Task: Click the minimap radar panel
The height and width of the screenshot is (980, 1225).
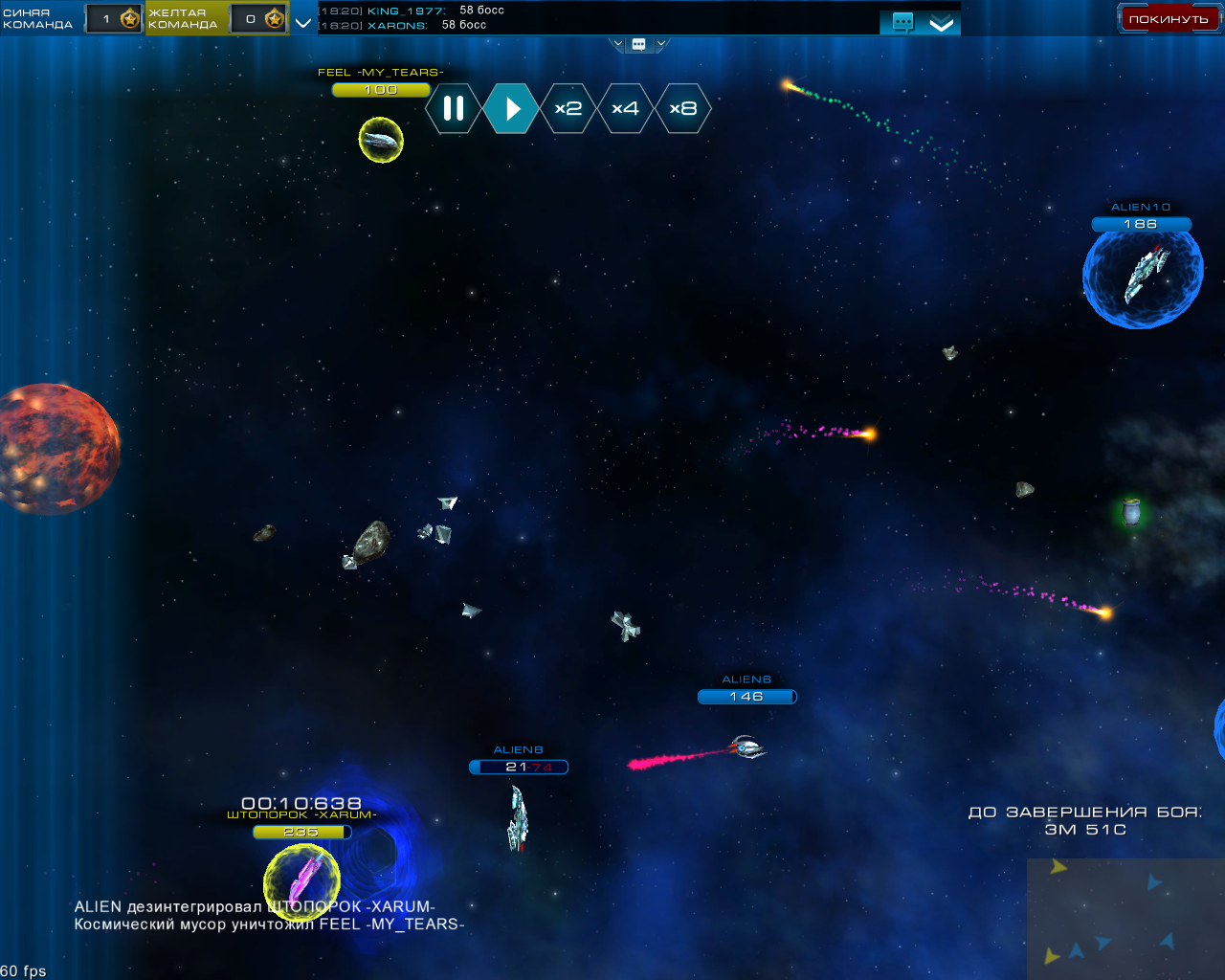Action: coord(1125,919)
